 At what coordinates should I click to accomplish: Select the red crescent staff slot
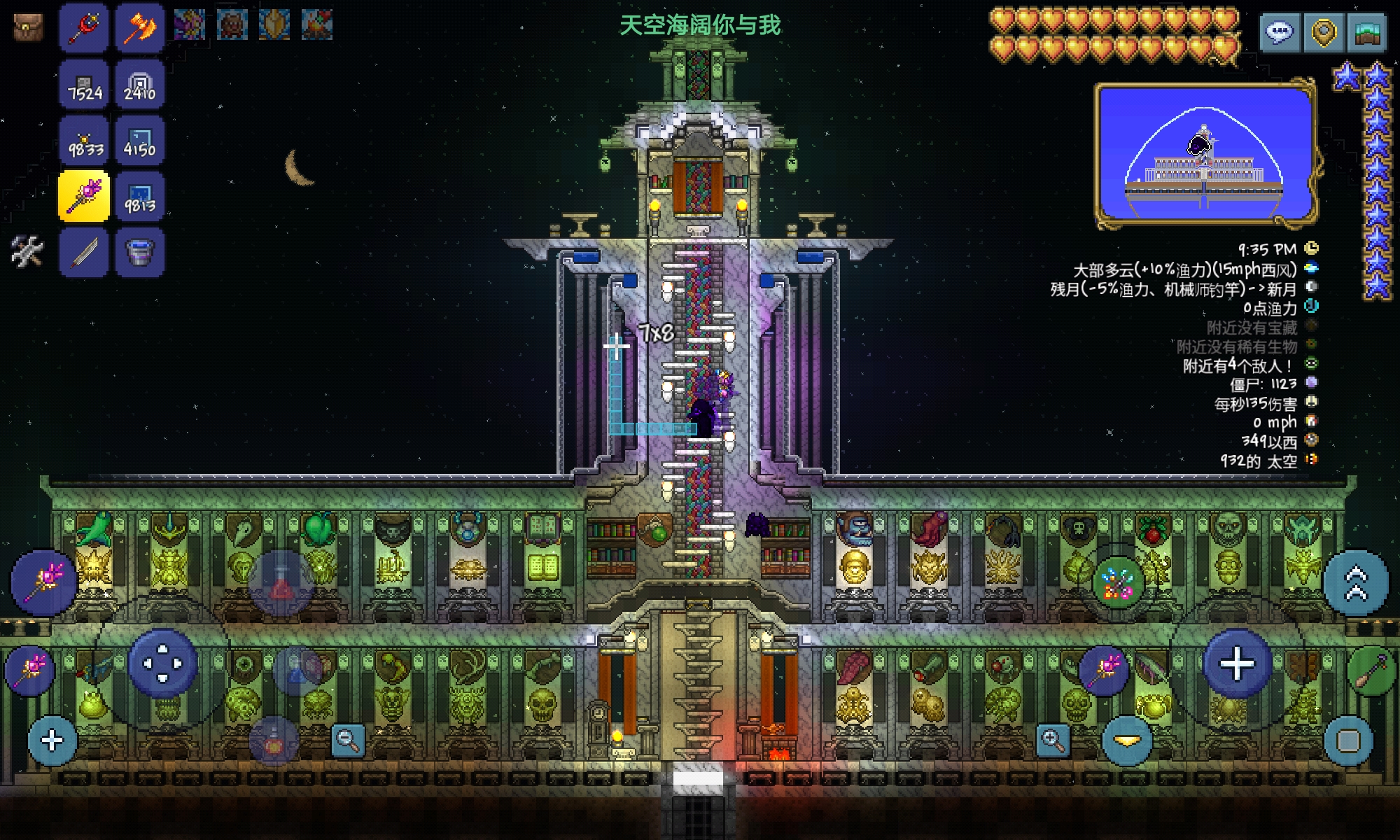pyautogui.click(x=84, y=28)
